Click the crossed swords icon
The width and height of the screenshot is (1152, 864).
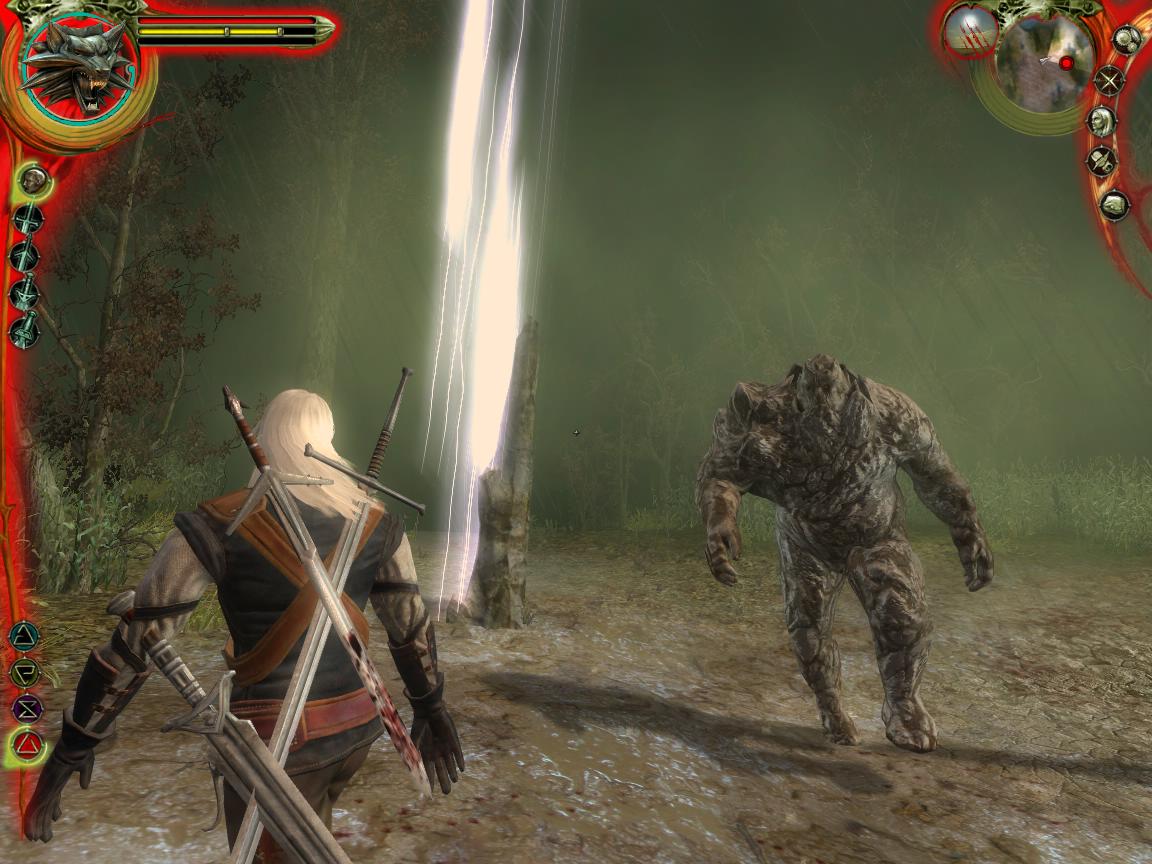click(x=1109, y=81)
